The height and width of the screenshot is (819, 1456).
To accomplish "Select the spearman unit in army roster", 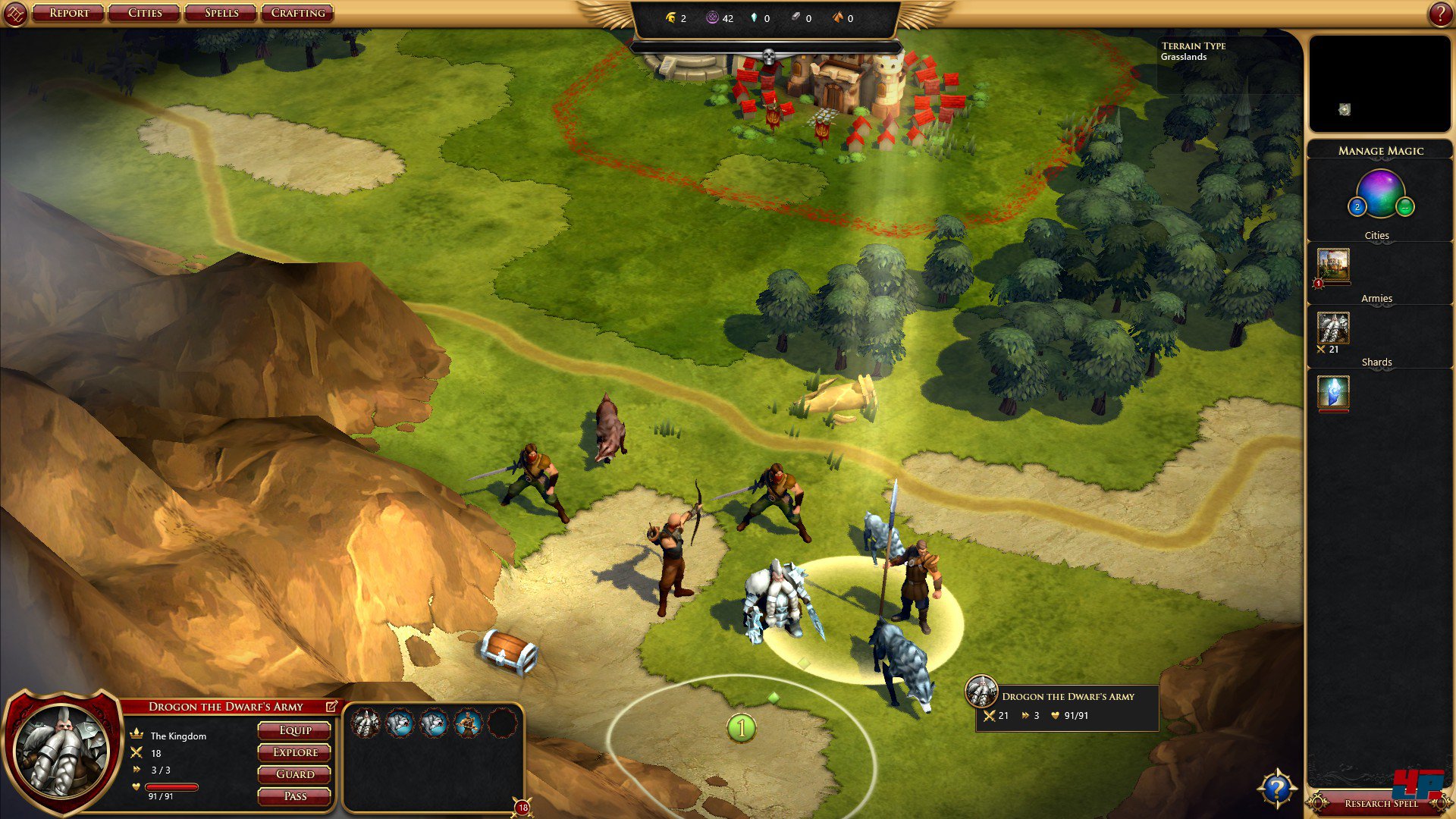I will pos(468,723).
